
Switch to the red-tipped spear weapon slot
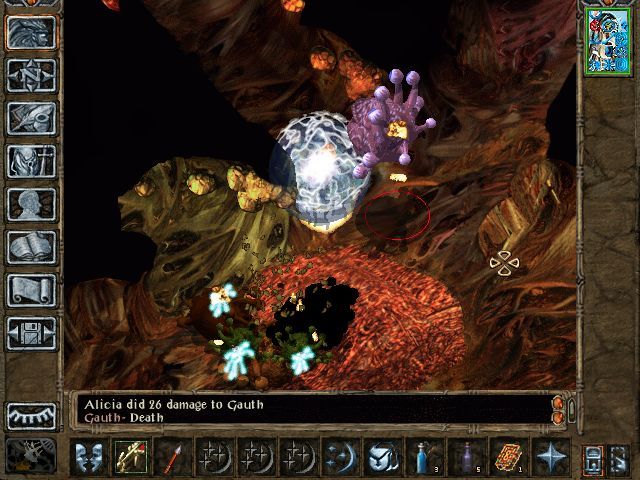[x=172, y=457]
